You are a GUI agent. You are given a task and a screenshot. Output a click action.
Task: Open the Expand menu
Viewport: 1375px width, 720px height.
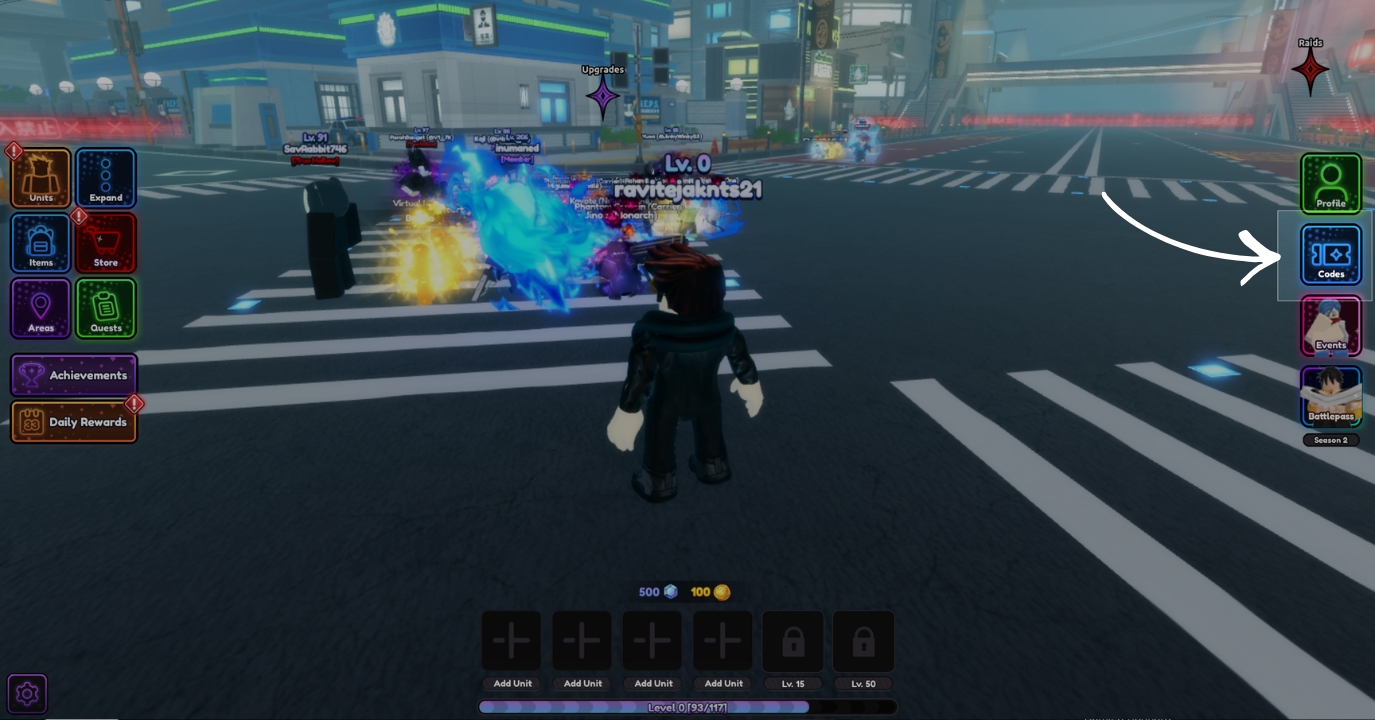point(106,178)
